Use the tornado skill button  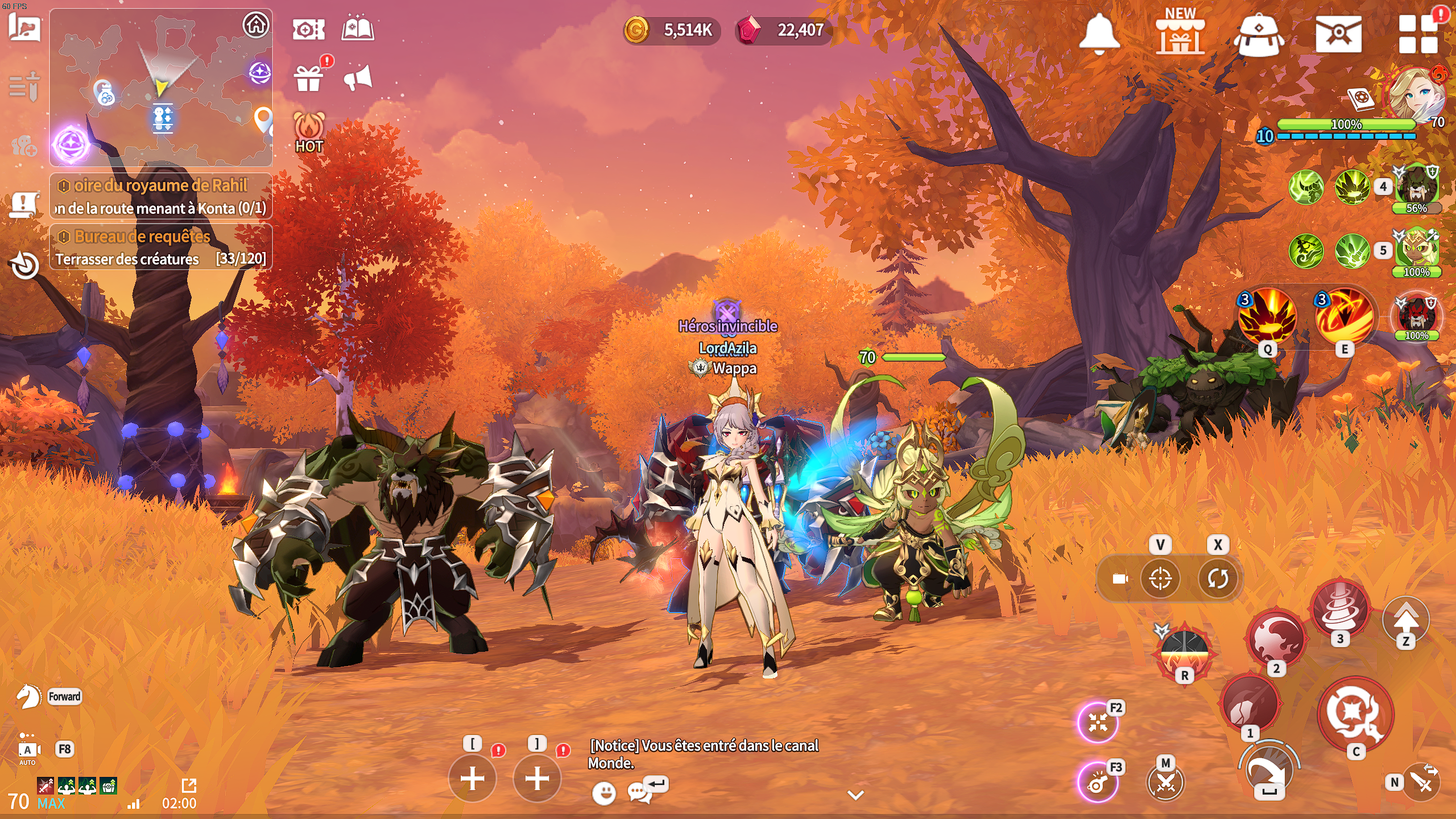[1341, 607]
